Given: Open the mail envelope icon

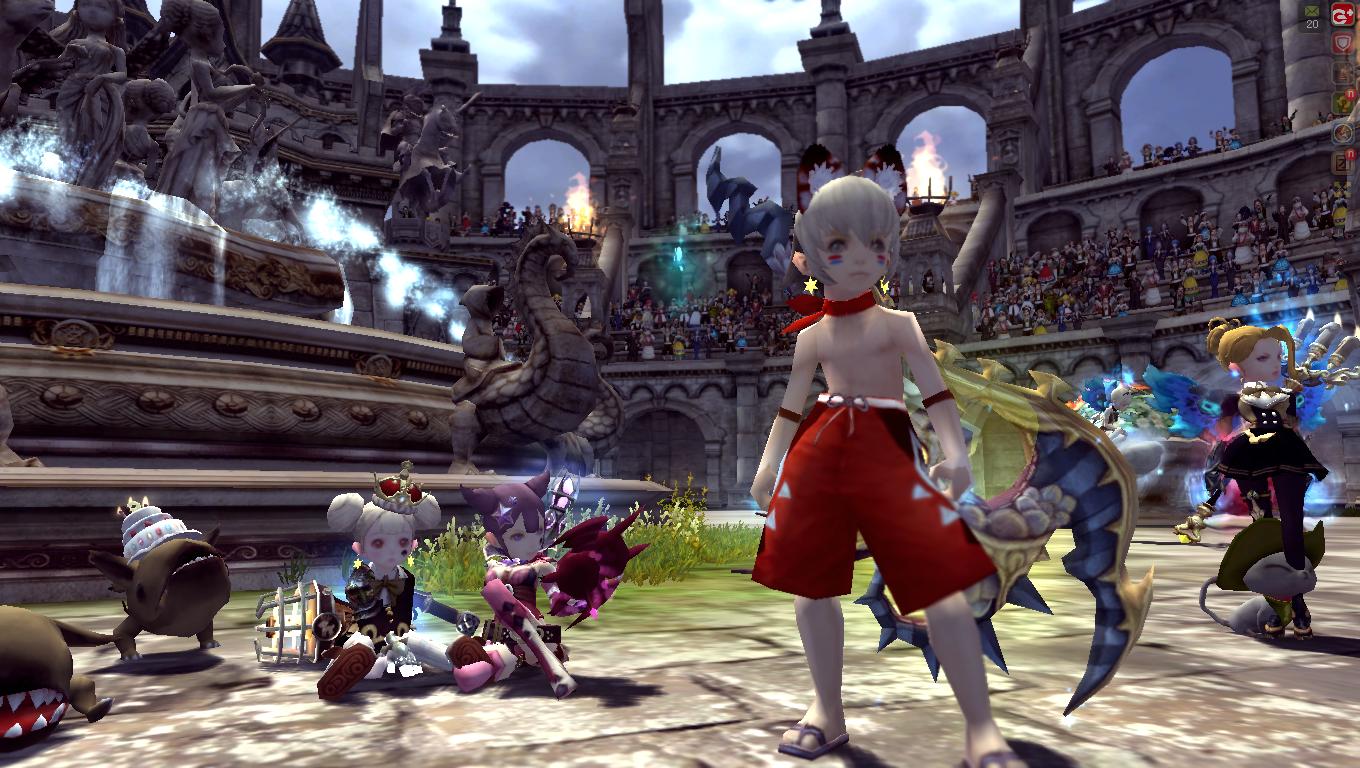Looking at the screenshot, I should (1313, 11).
